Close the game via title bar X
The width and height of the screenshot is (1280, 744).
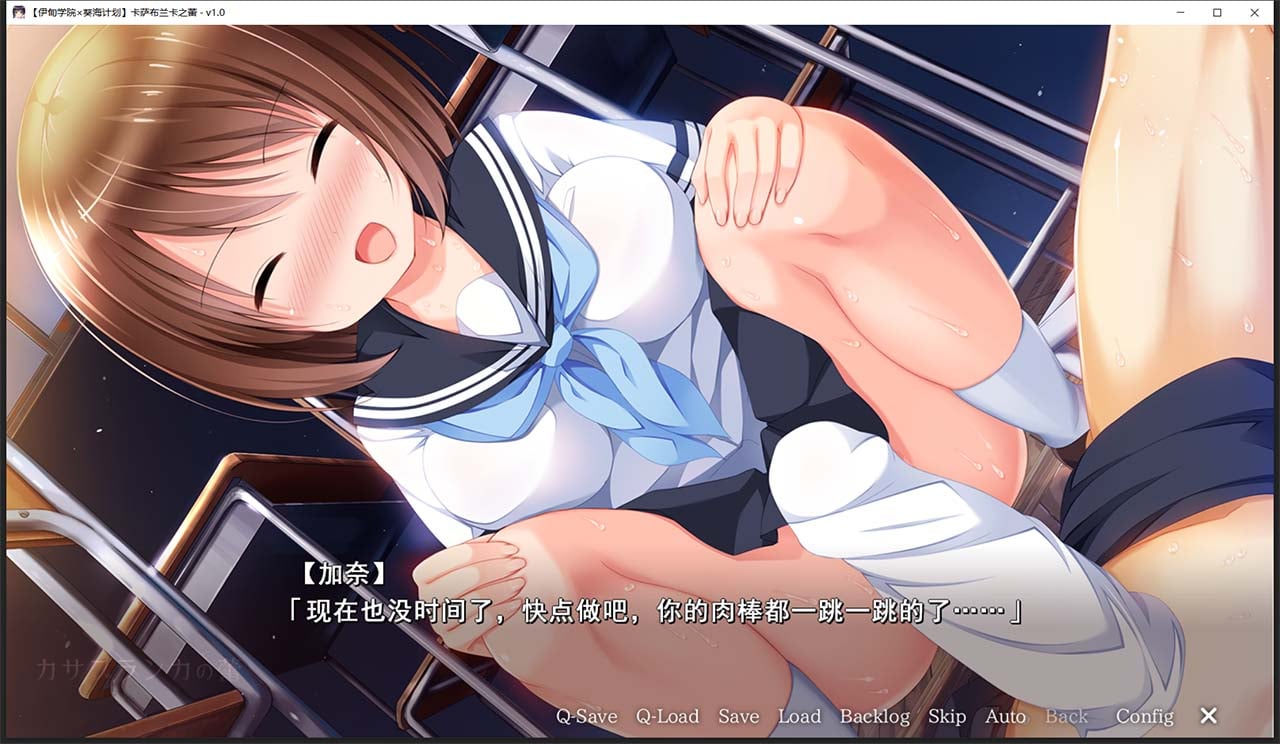pos(1255,12)
